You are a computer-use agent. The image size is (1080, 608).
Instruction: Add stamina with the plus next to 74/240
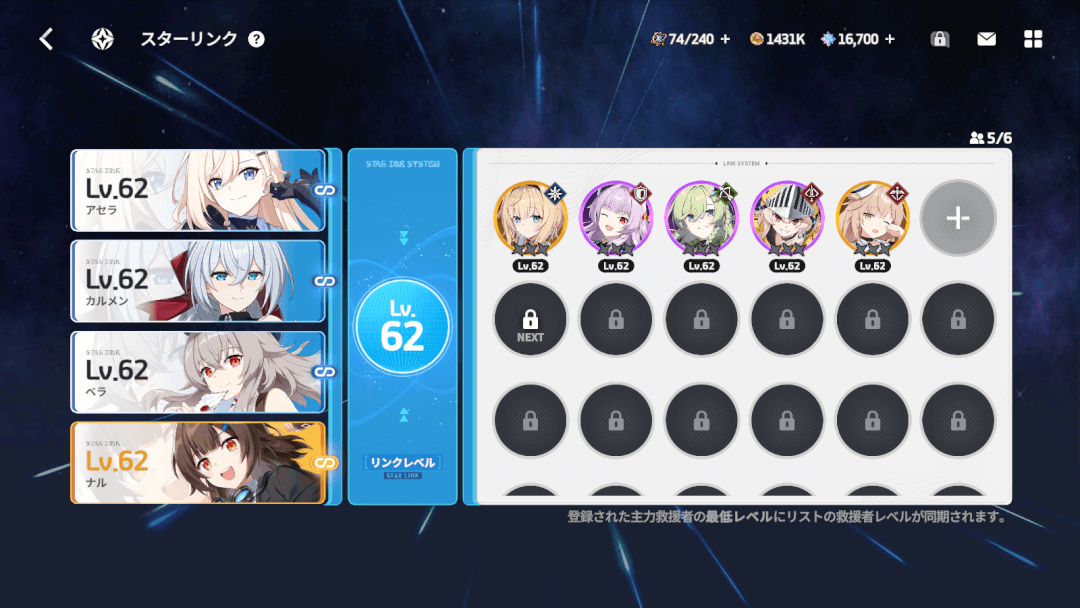[725, 39]
